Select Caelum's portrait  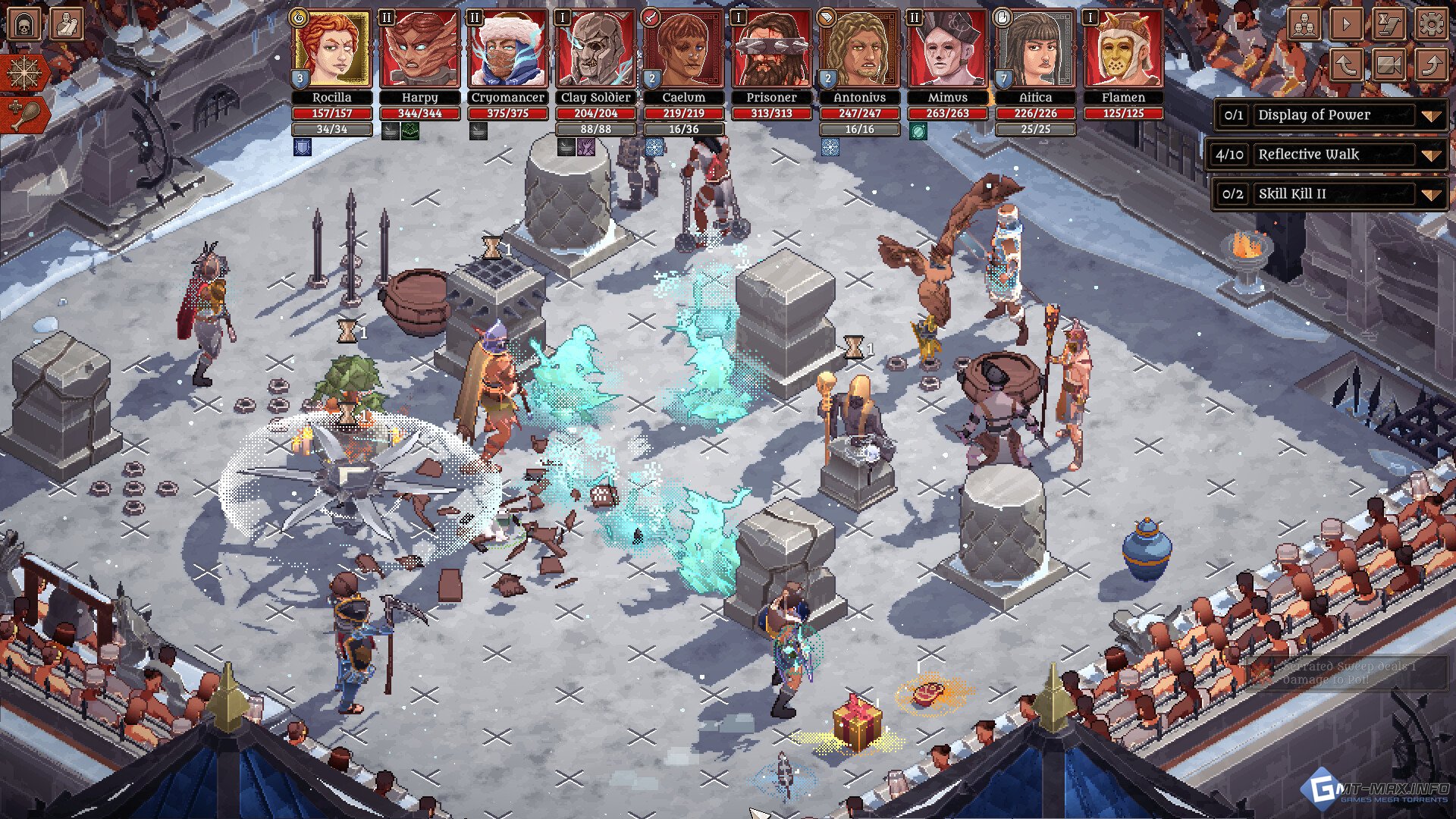click(683, 49)
